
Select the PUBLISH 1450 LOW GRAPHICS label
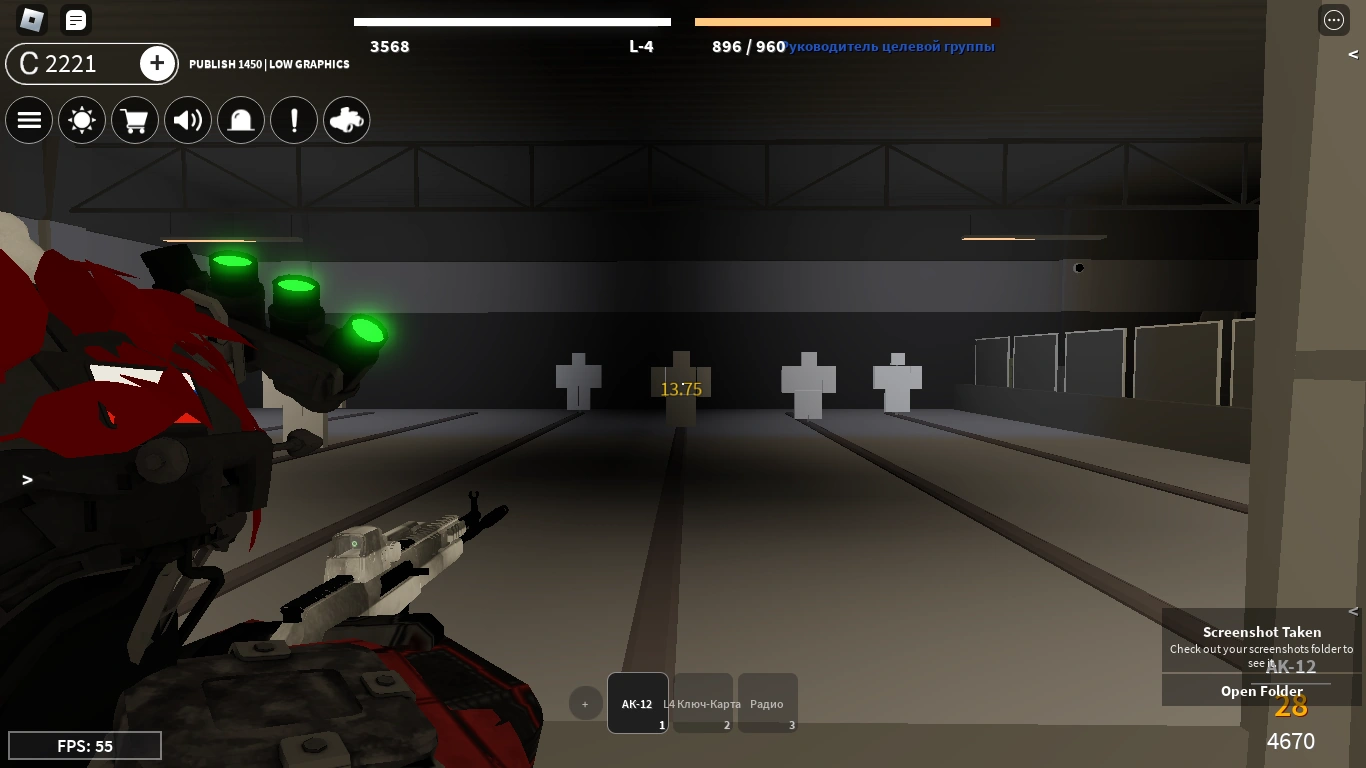pos(269,64)
